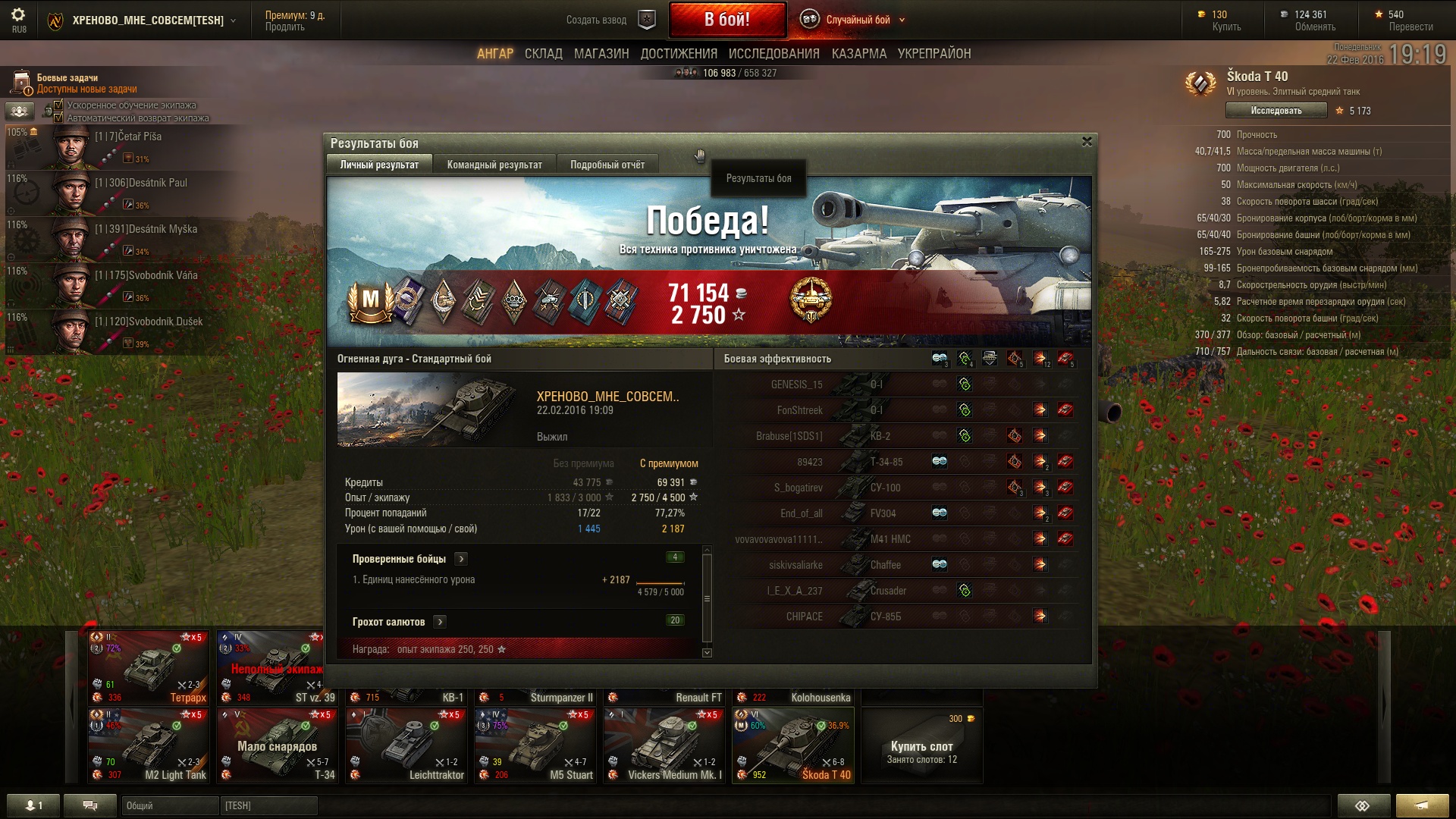Open the ИССЛЕДОВАНИЯ tech tree
The height and width of the screenshot is (819, 1456).
click(x=773, y=54)
